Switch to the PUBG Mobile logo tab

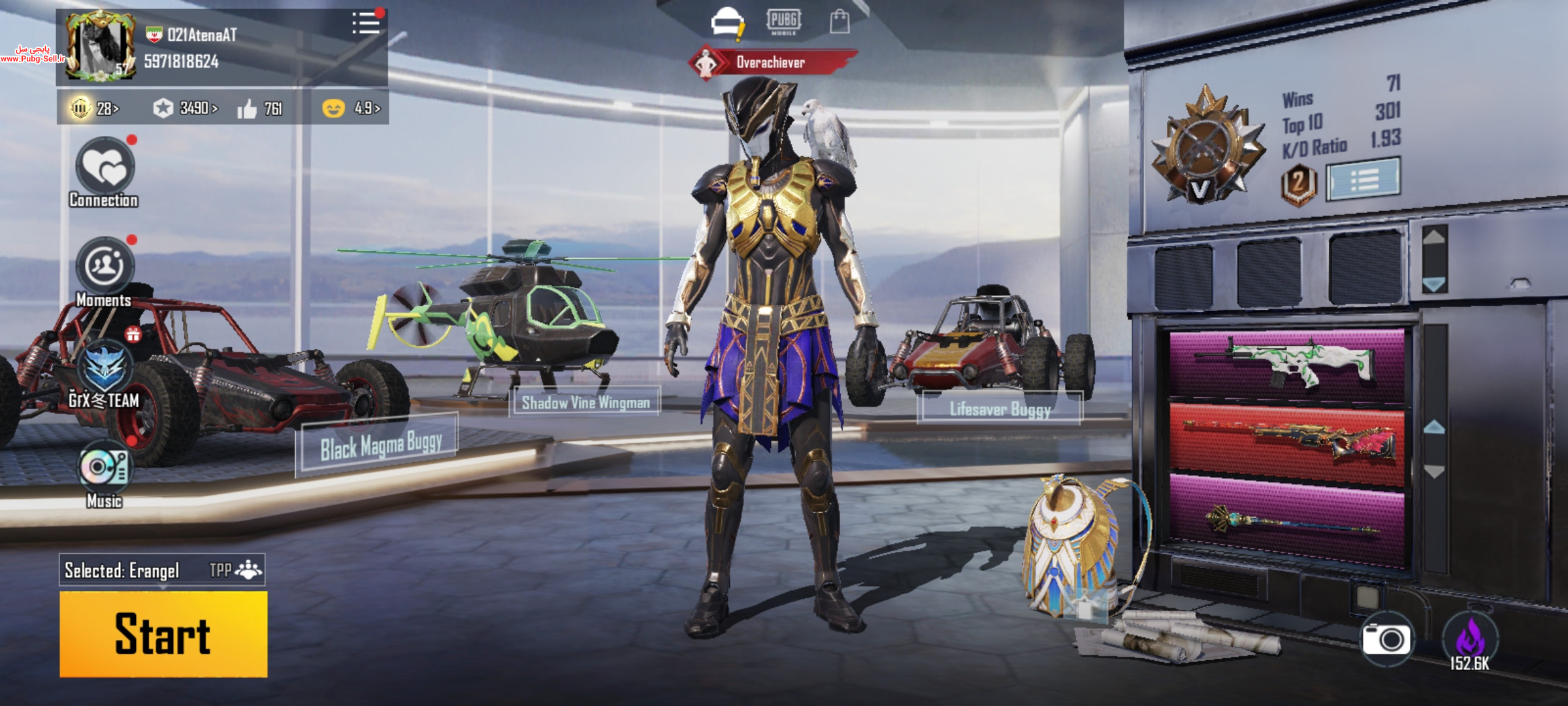point(783,22)
